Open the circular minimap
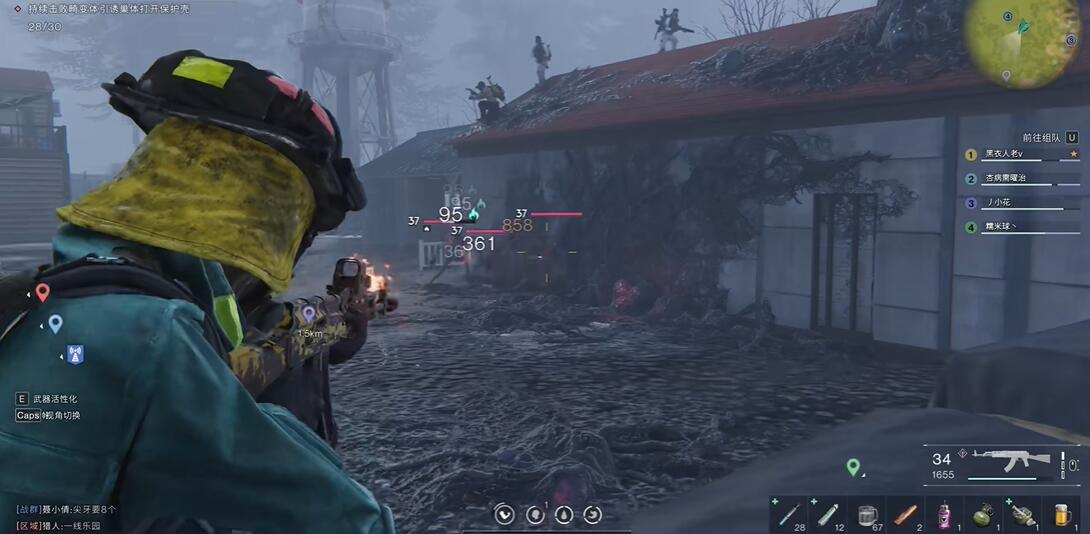Screen dimensions: 1090x534 1022,40
